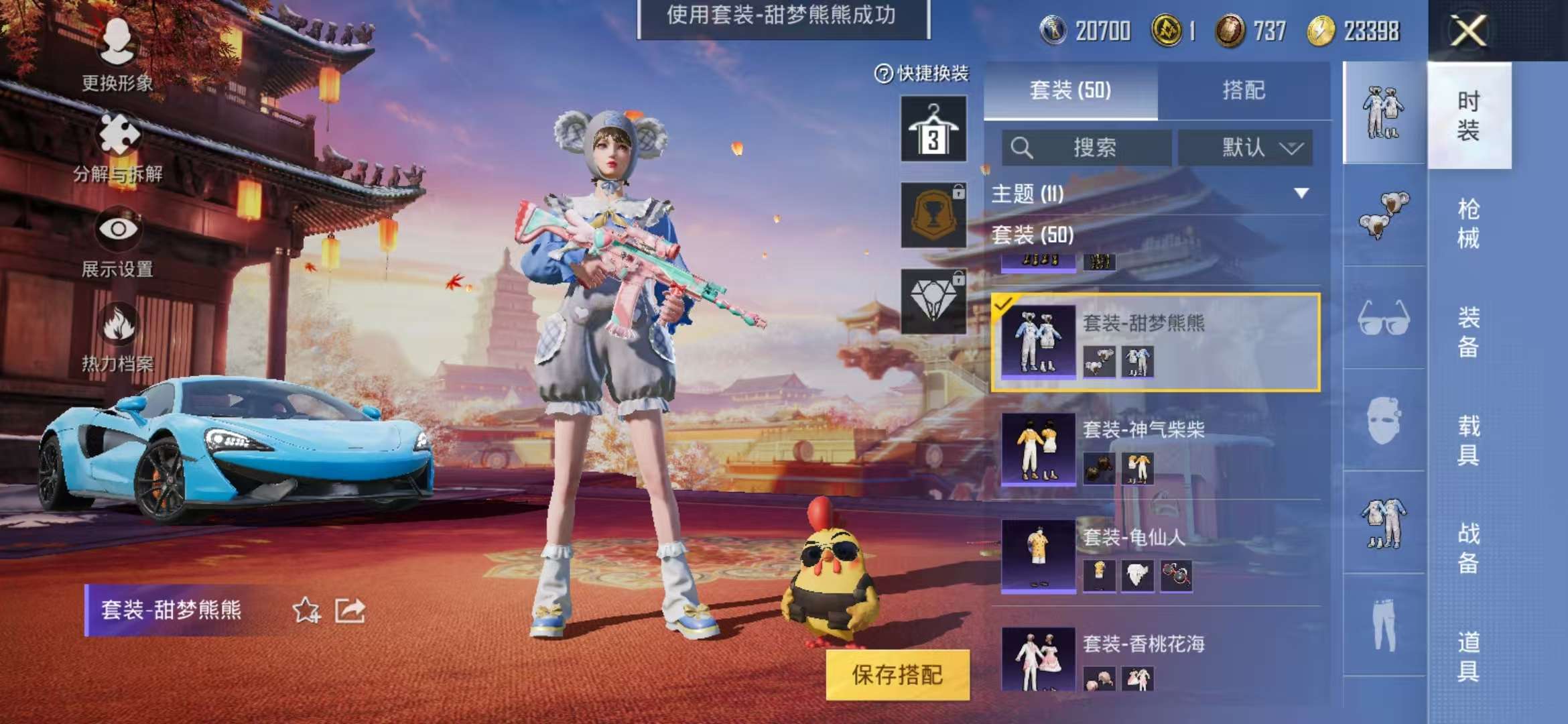The width and height of the screenshot is (1568, 724).
Task: Open the 默认 sort dropdown
Action: tap(1246, 149)
